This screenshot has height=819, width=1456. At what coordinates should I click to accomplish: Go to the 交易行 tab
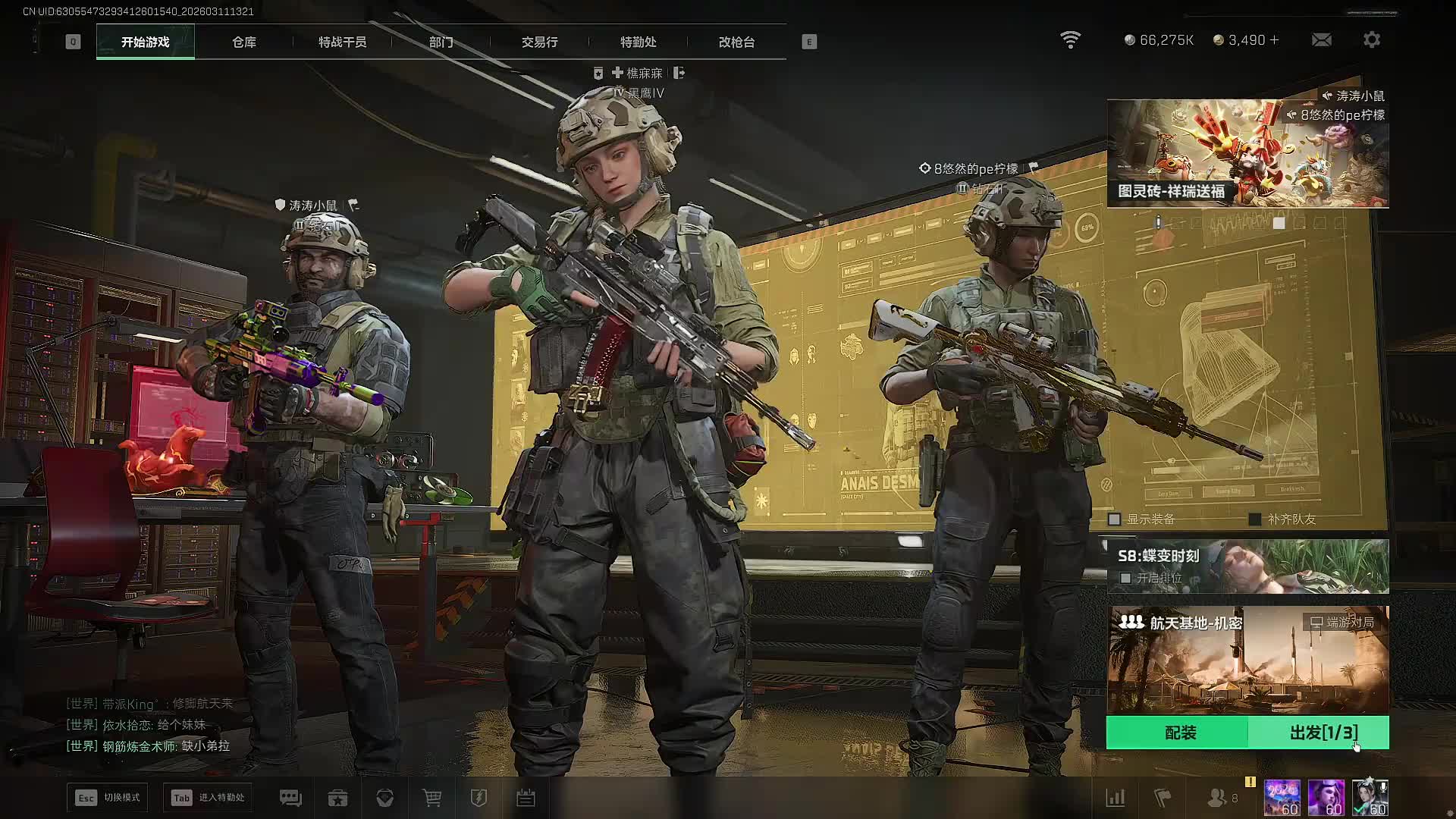pos(539,42)
